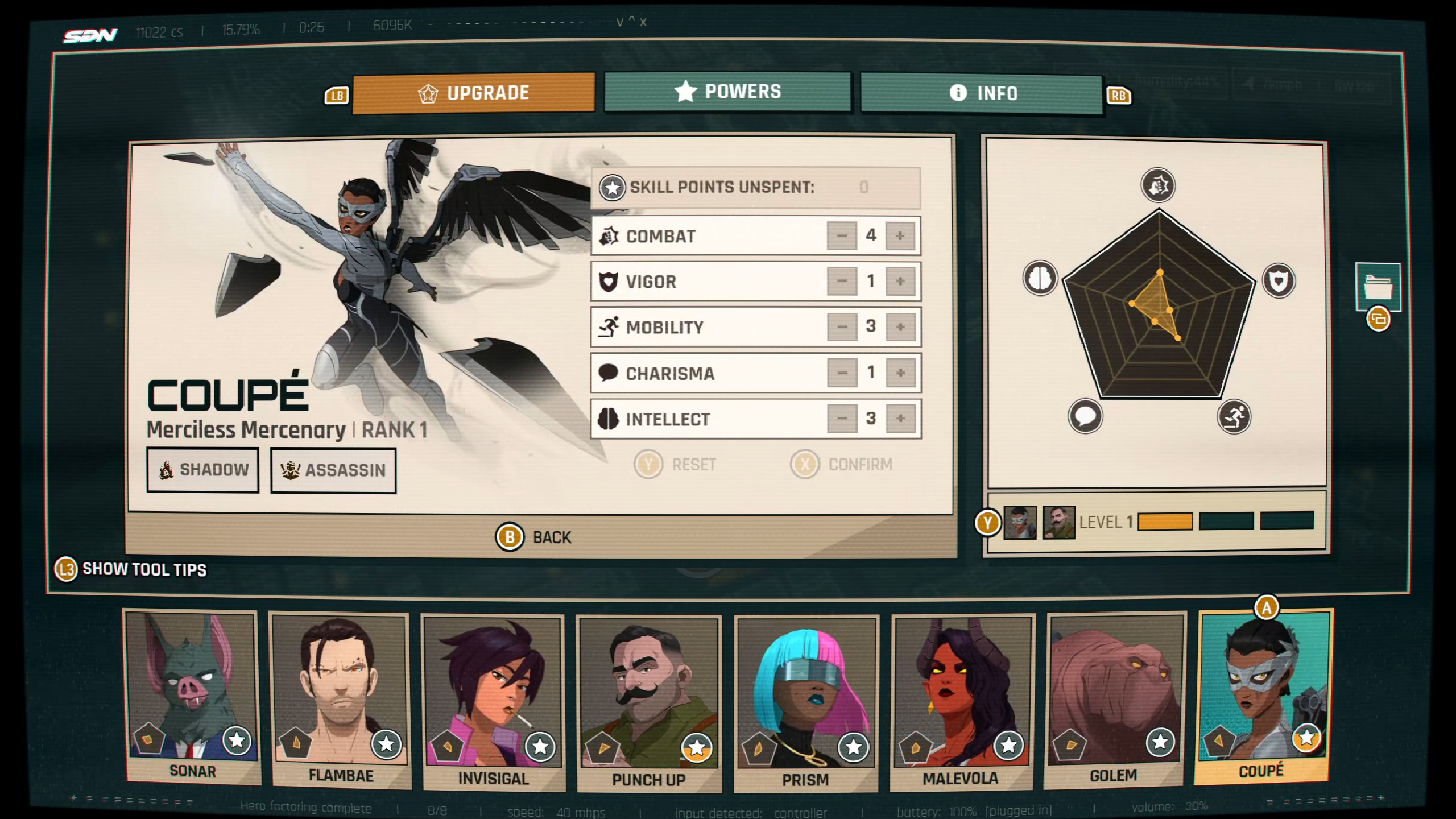
Task: Confirm the skill point allocation
Action: (x=842, y=465)
